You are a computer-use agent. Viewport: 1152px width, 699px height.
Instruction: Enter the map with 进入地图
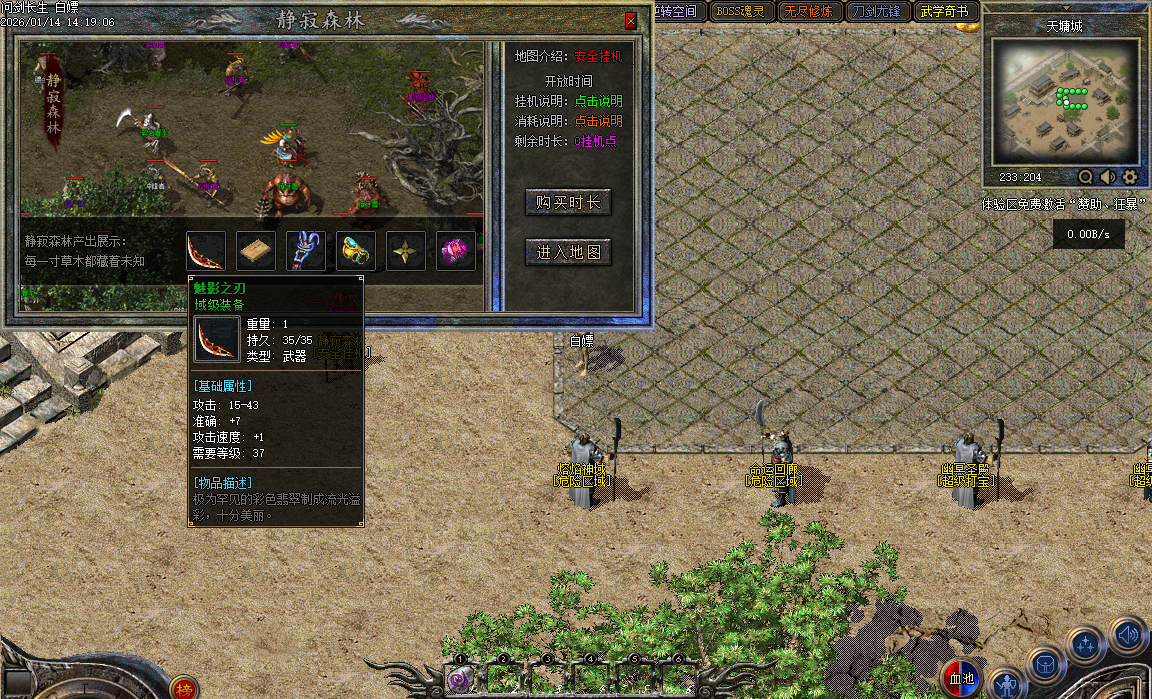pyautogui.click(x=568, y=252)
